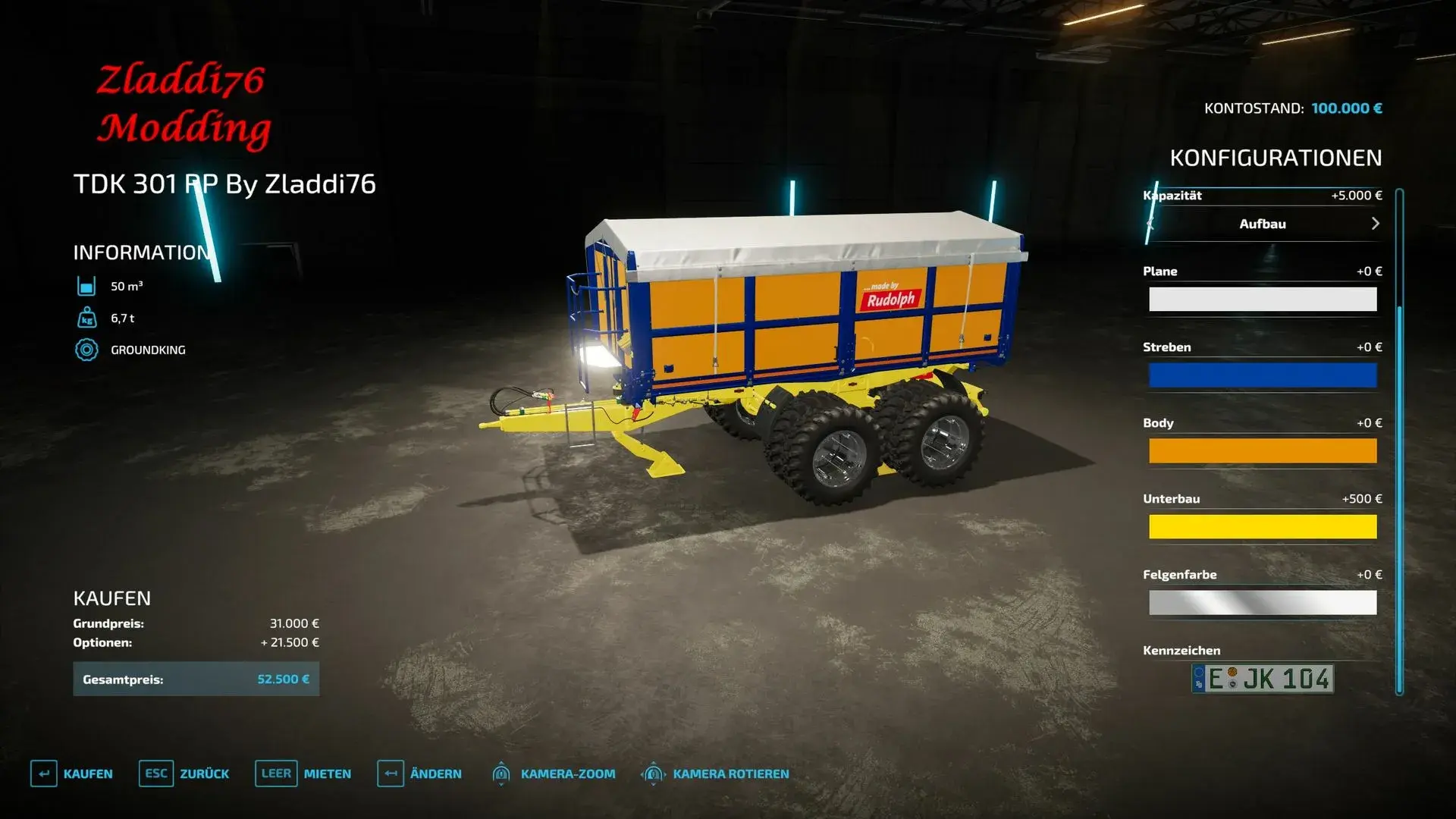This screenshot has height=819, width=1456.
Task: Click the capacity volume icon showing 50 m³
Action: click(x=86, y=287)
